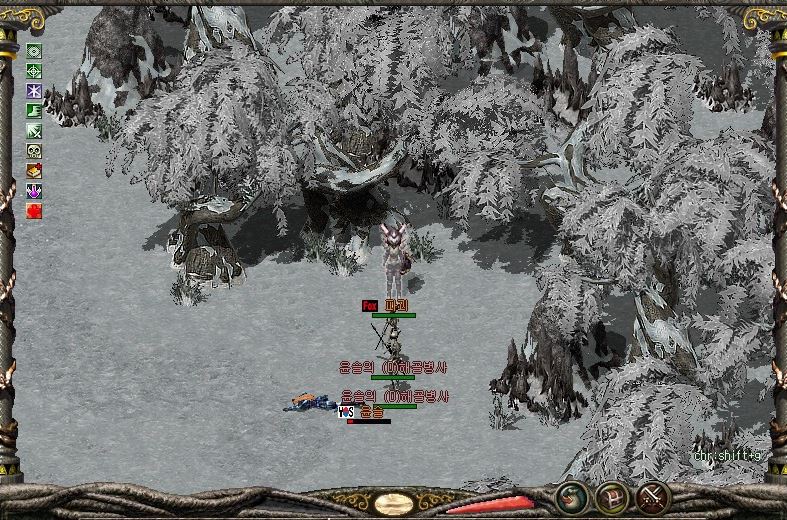The height and width of the screenshot is (520, 787).
Task: Click the green concentric rings icon
Action: 34,51
